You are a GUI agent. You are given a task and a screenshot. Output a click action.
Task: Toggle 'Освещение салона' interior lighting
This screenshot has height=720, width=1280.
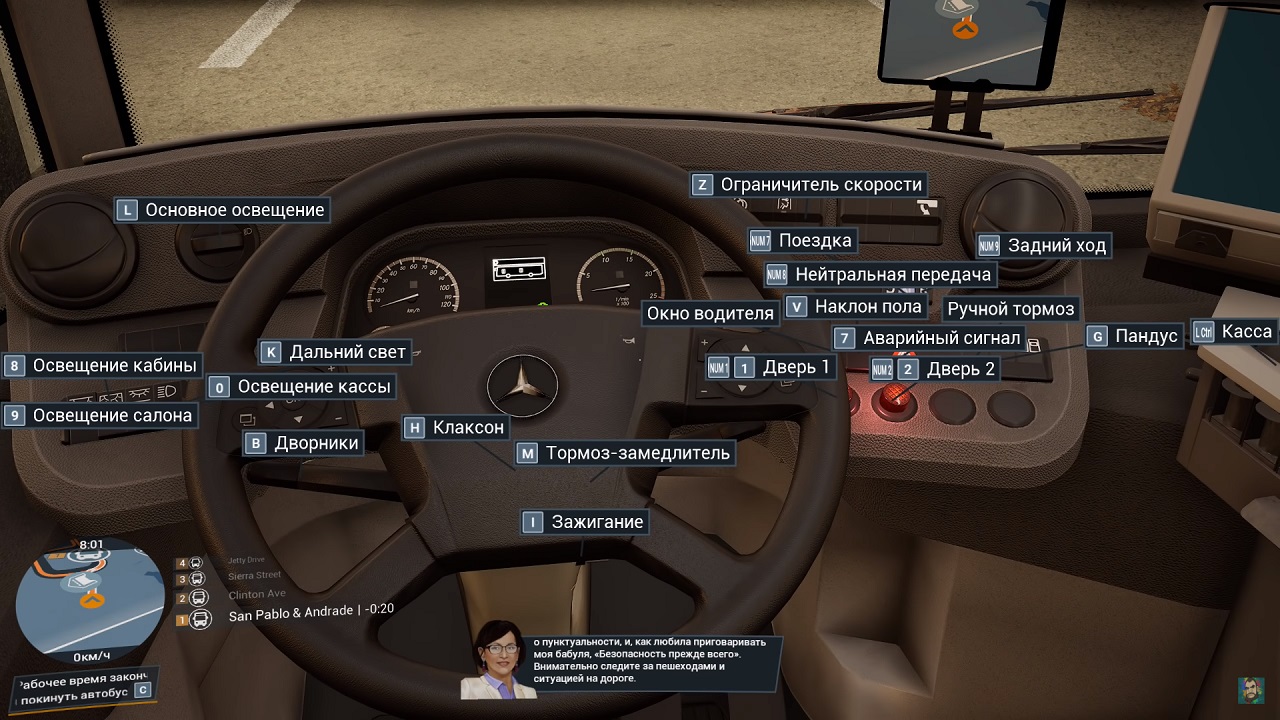coord(103,415)
